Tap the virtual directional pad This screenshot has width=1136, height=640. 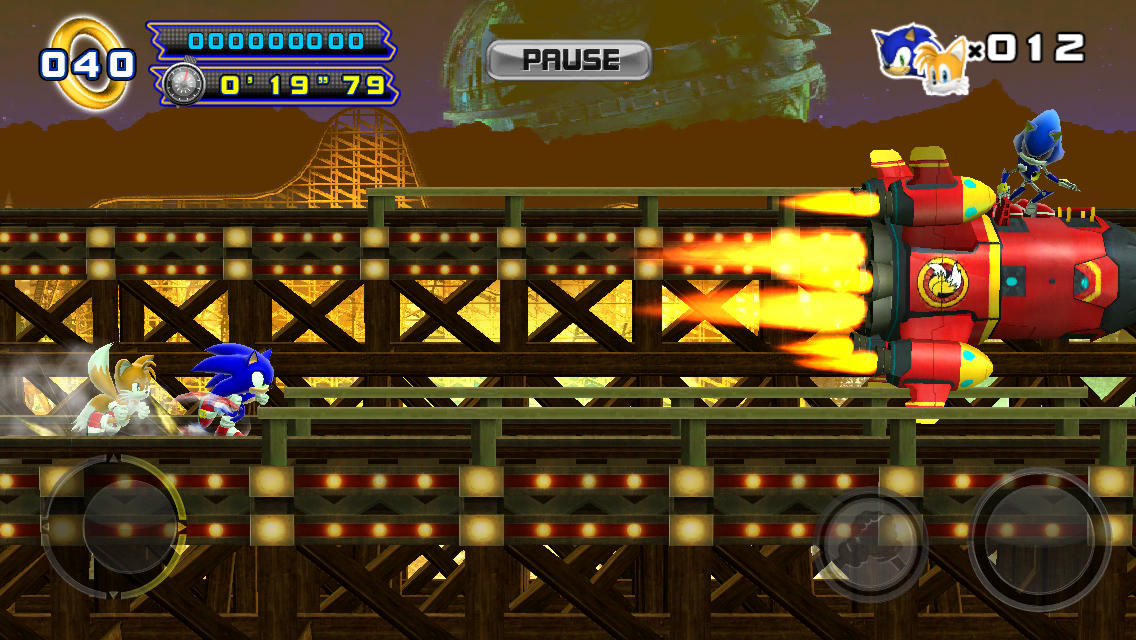[115, 526]
